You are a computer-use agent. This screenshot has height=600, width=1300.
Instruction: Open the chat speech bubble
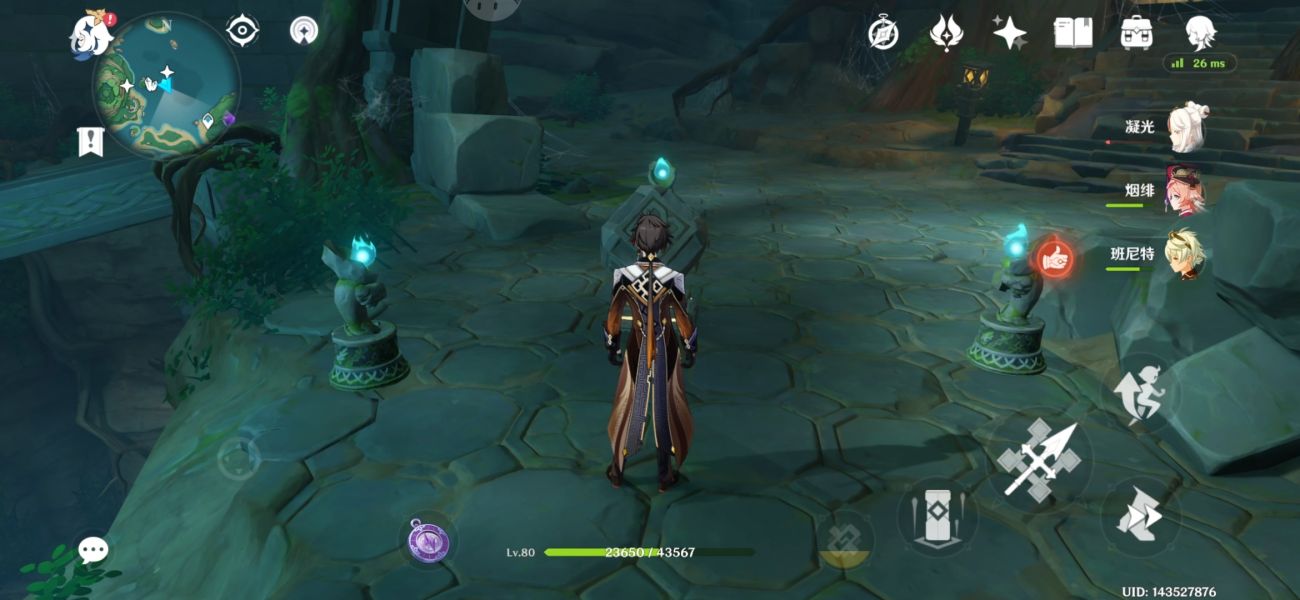(x=94, y=549)
